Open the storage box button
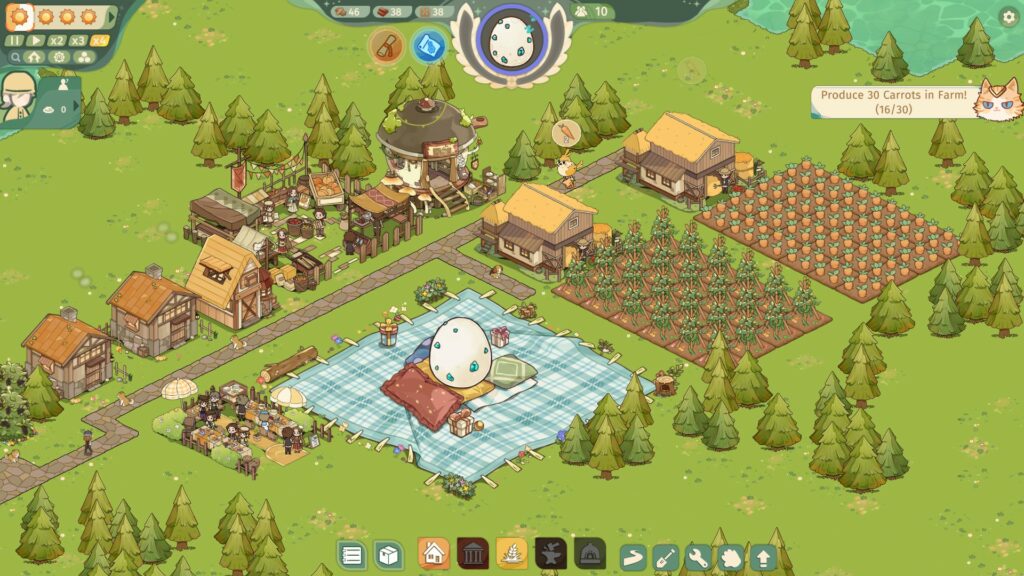1024x576 pixels. pos(388,554)
